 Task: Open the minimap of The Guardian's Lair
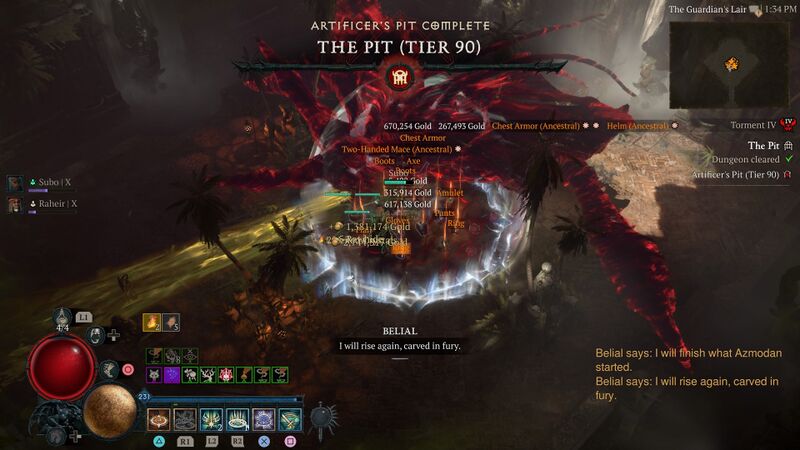click(x=731, y=64)
